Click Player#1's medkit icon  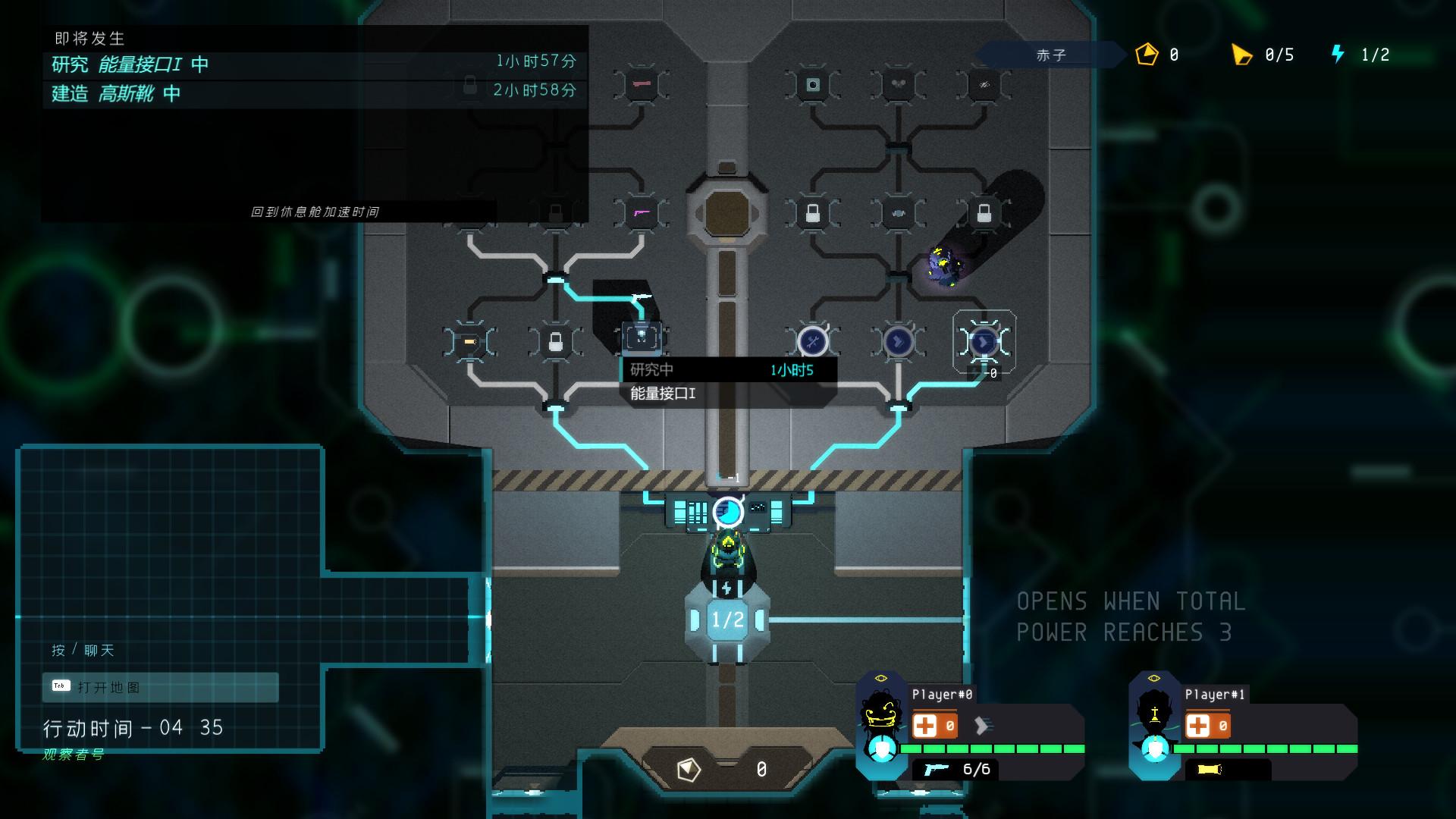click(1198, 726)
